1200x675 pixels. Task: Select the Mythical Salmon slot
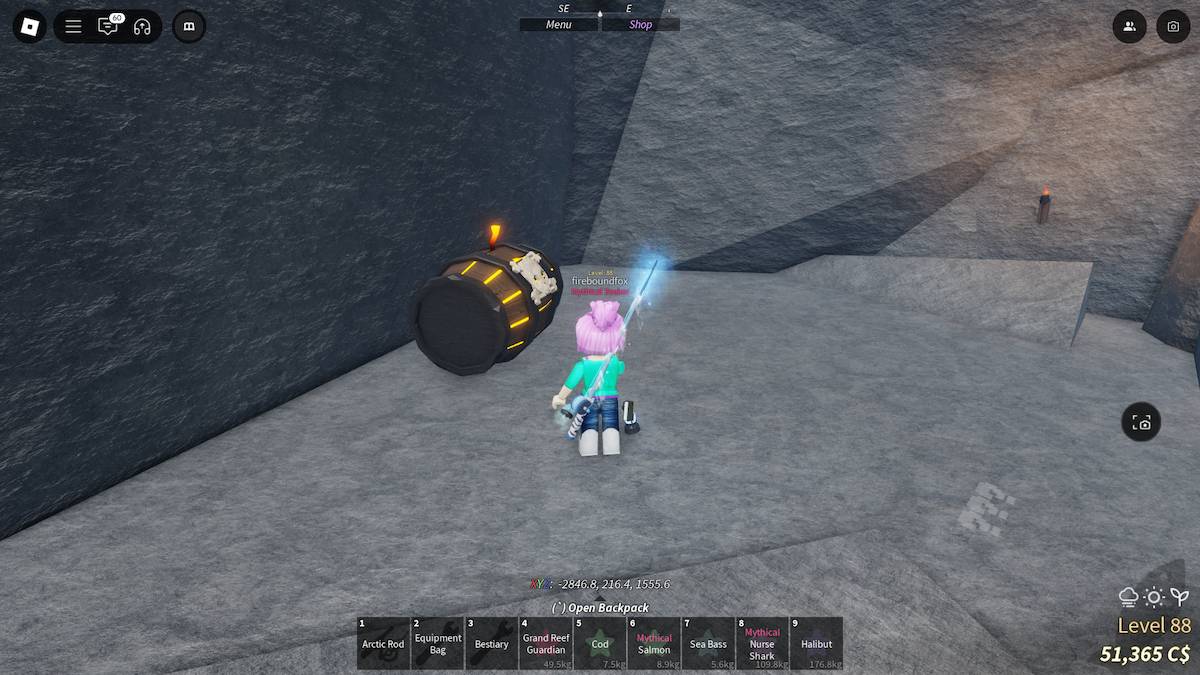point(654,643)
